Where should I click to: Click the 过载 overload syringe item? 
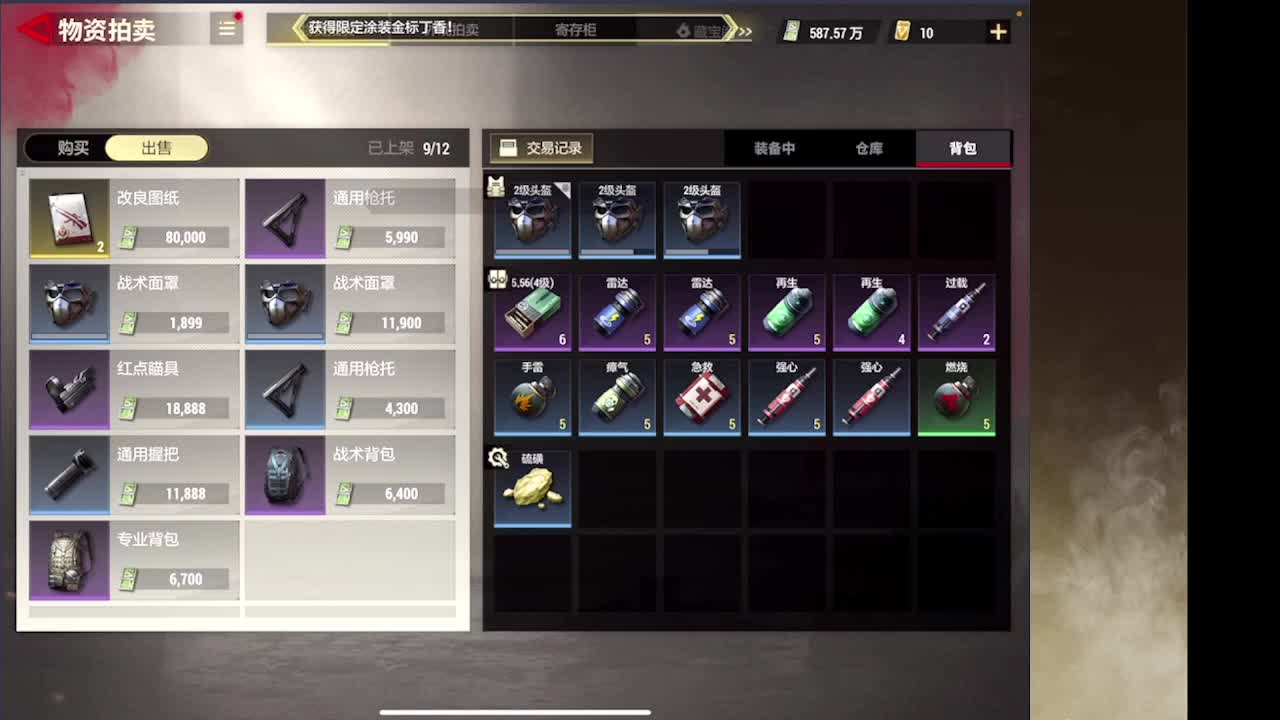(x=956, y=312)
